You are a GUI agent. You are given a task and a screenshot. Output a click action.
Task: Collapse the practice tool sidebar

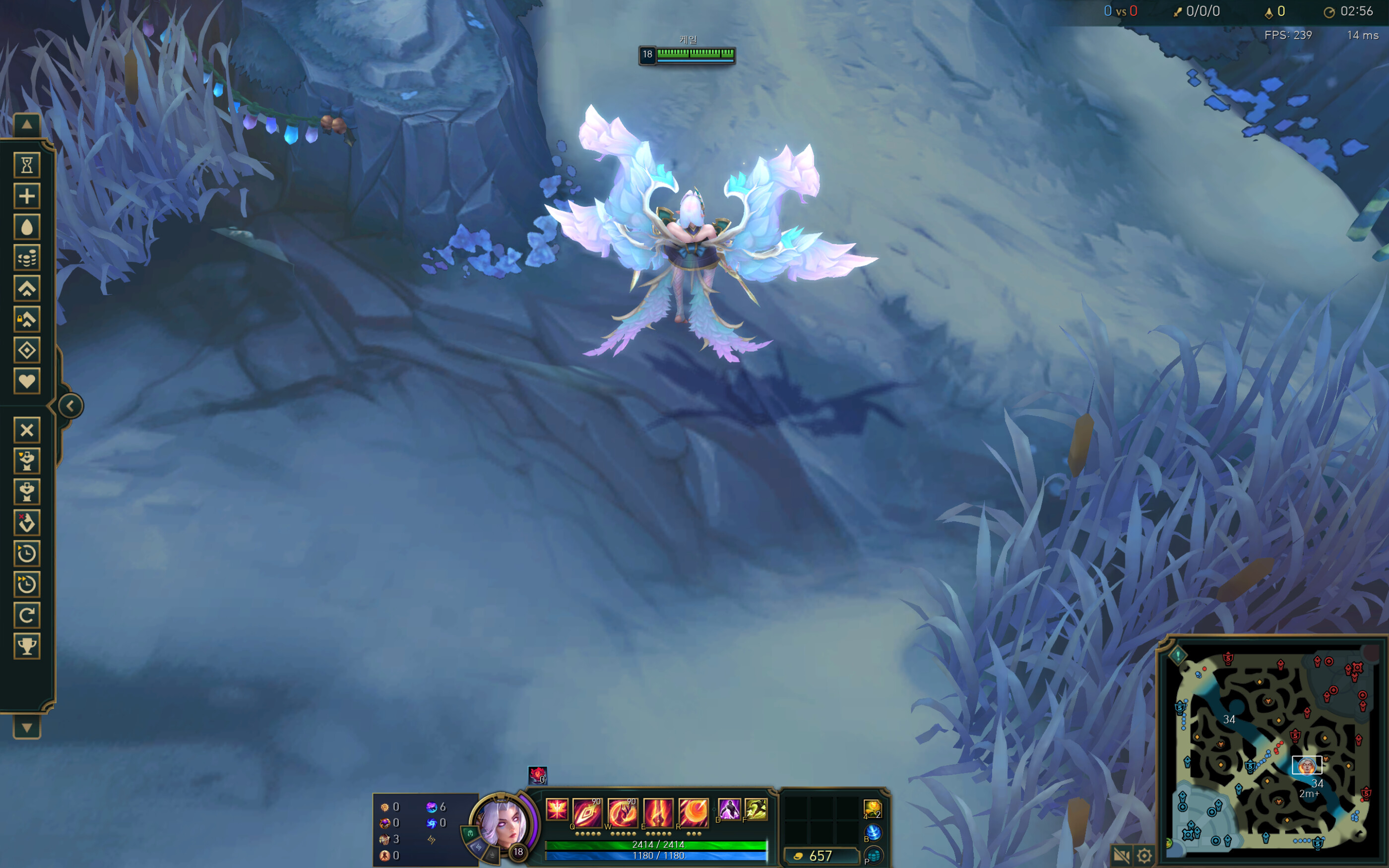pyautogui.click(x=70, y=406)
